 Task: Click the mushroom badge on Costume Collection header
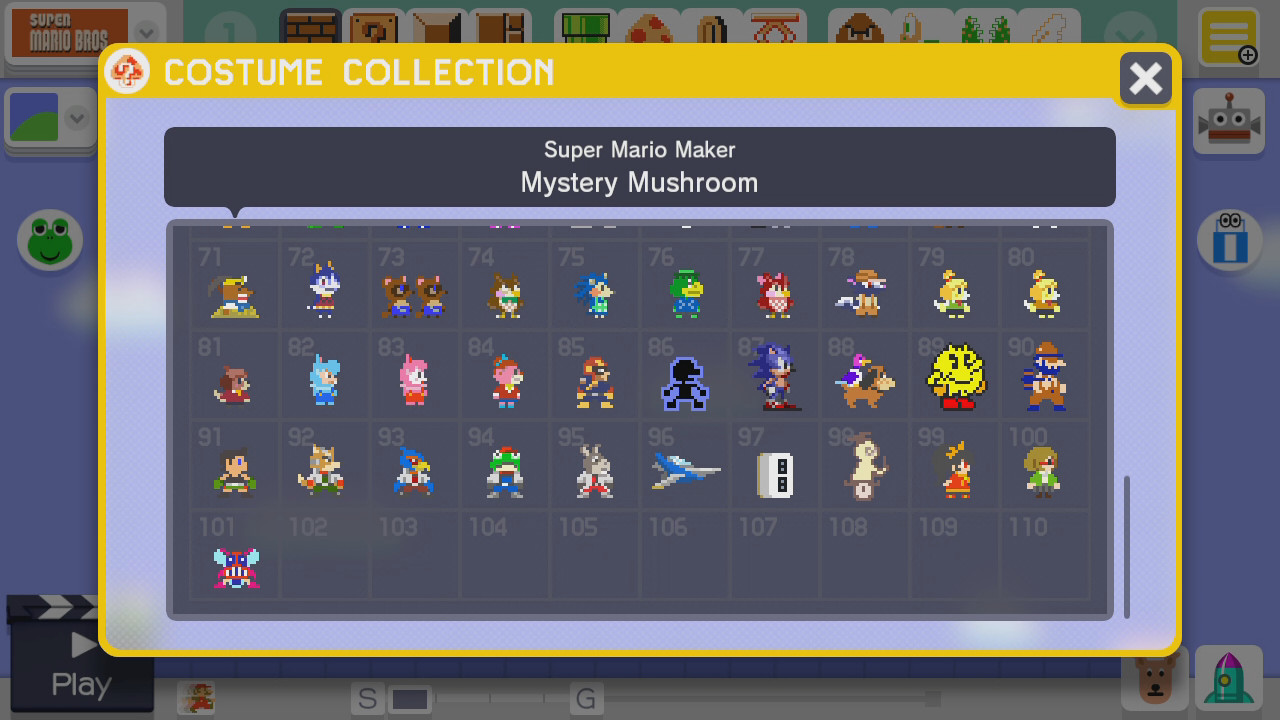pyautogui.click(x=126, y=71)
